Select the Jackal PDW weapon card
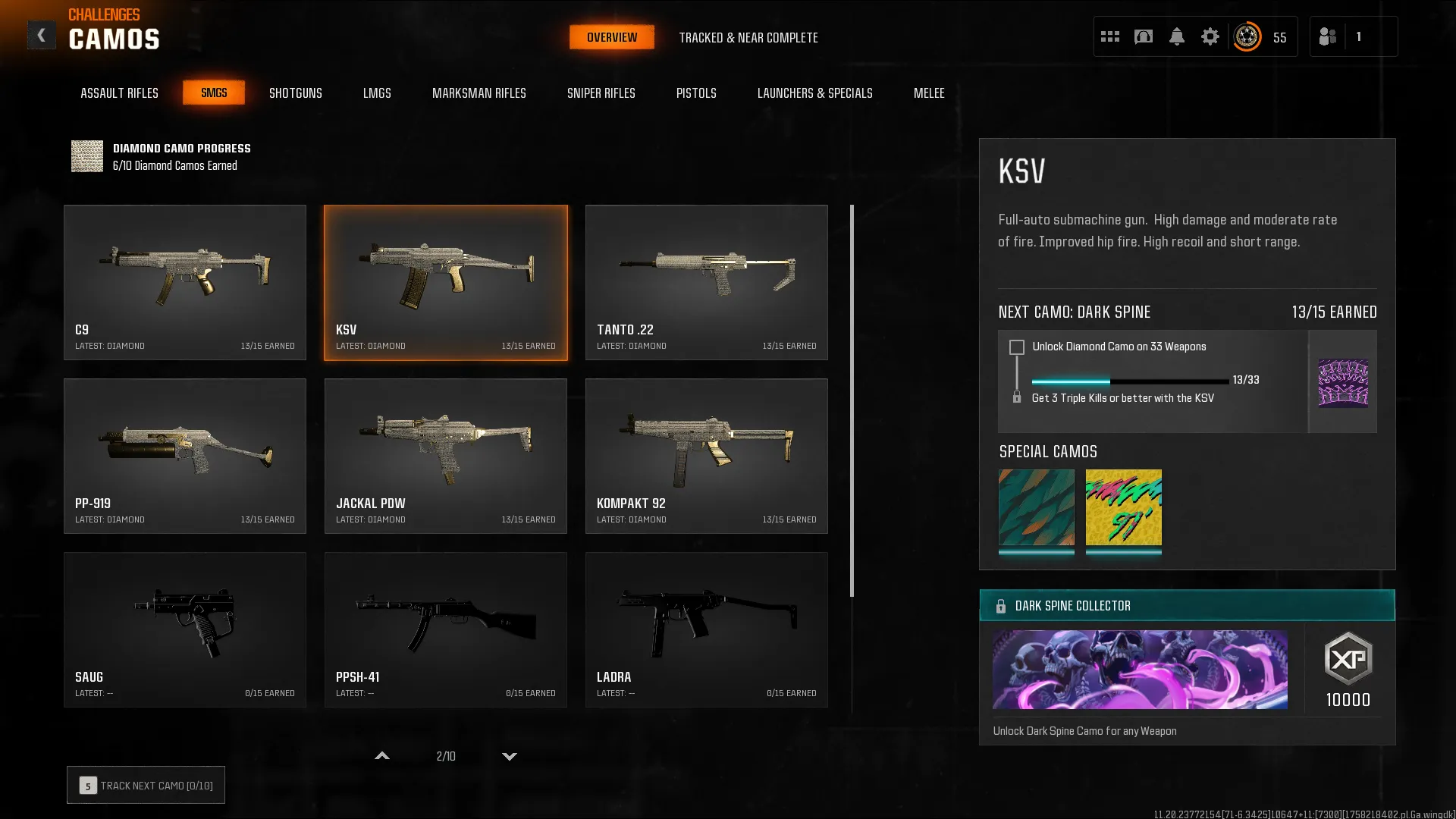This screenshot has width=1456, height=819. [x=446, y=456]
